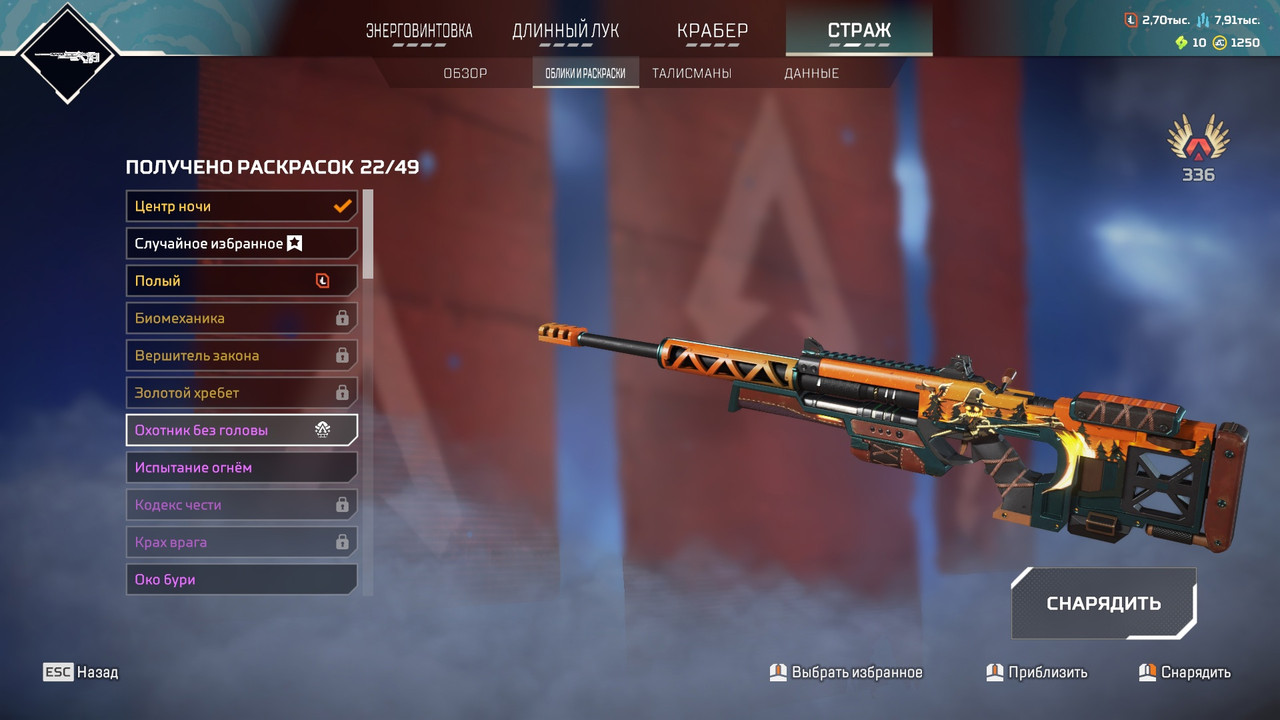The width and height of the screenshot is (1280, 720).
Task: Select the Центр ночи skin
Action: click(x=241, y=206)
